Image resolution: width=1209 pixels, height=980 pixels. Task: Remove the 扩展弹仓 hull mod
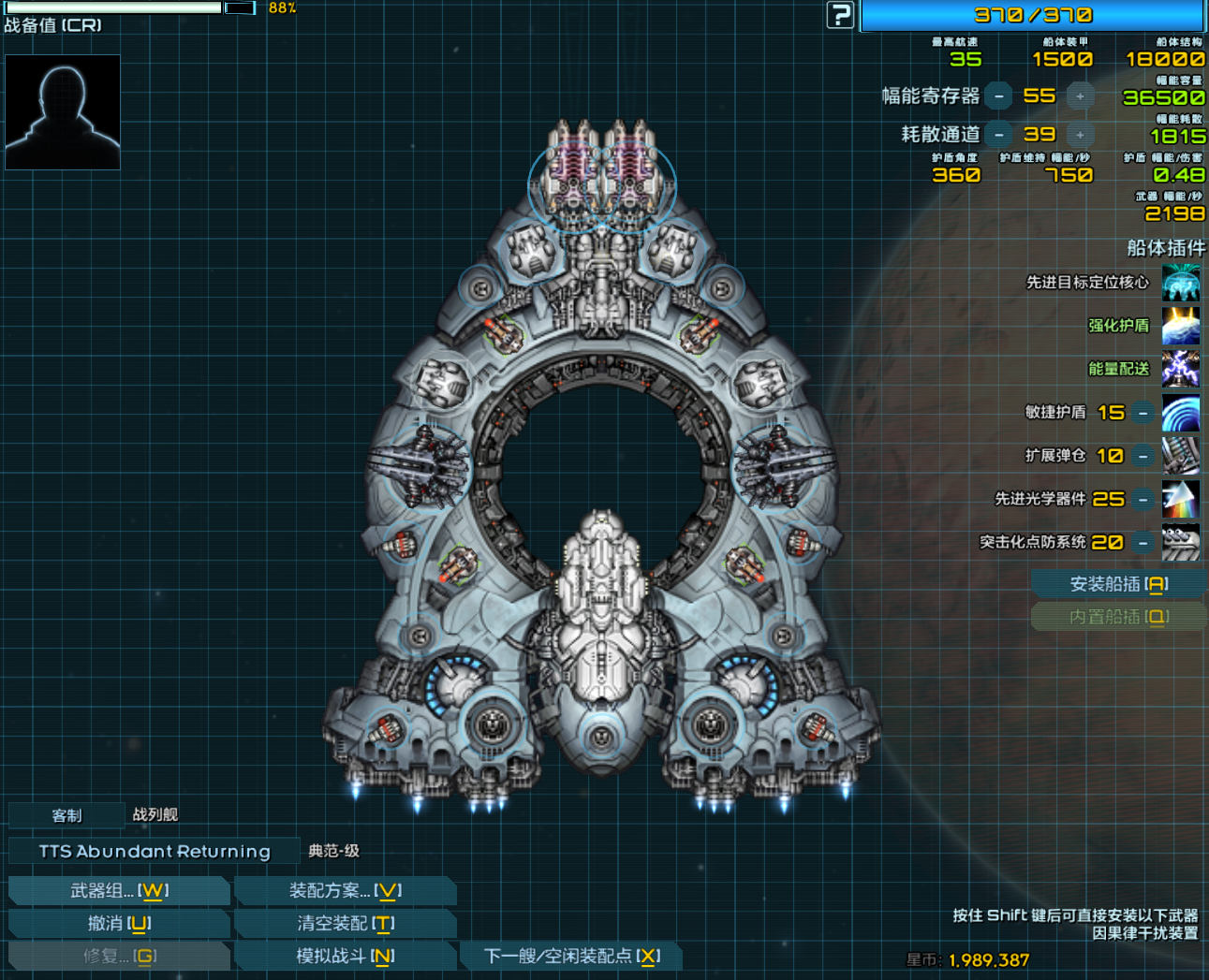click(x=1143, y=456)
